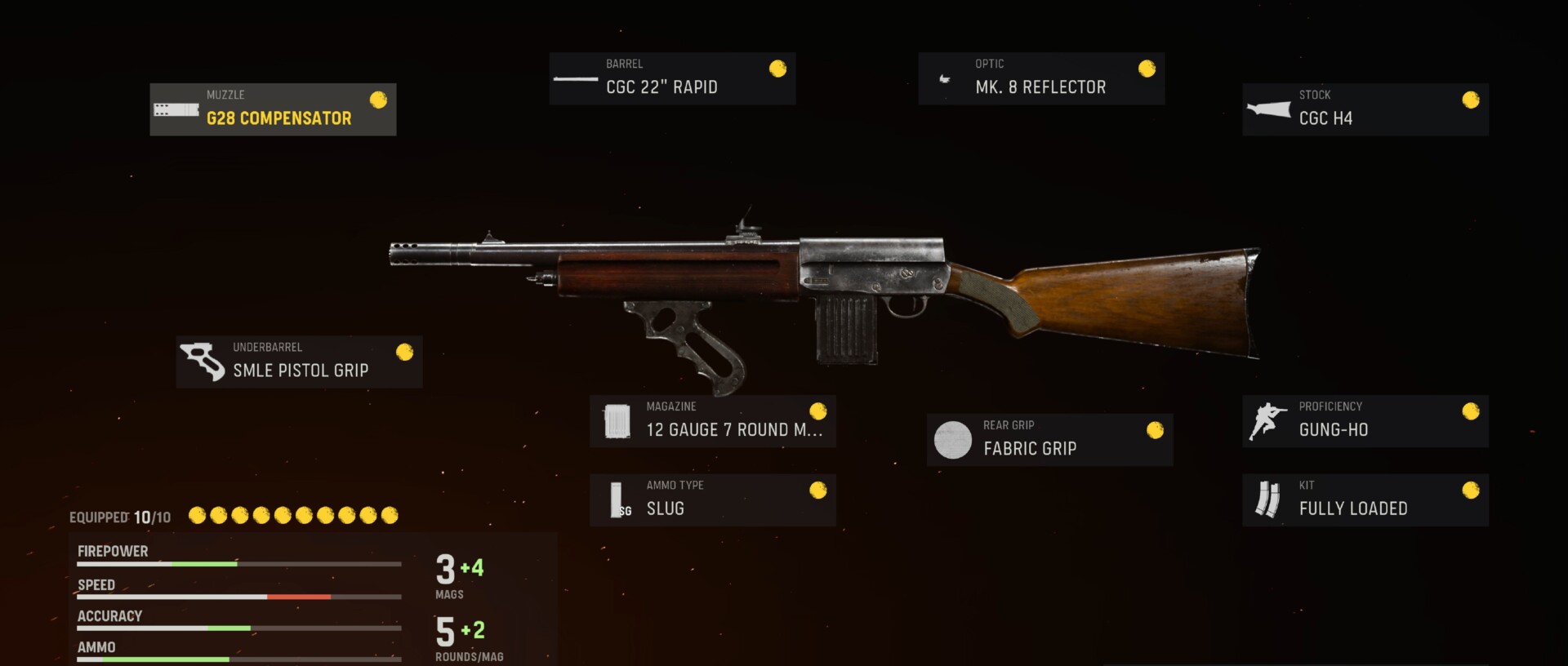
Task: Choose the Fully Loaded kit slot
Action: (x=1365, y=499)
